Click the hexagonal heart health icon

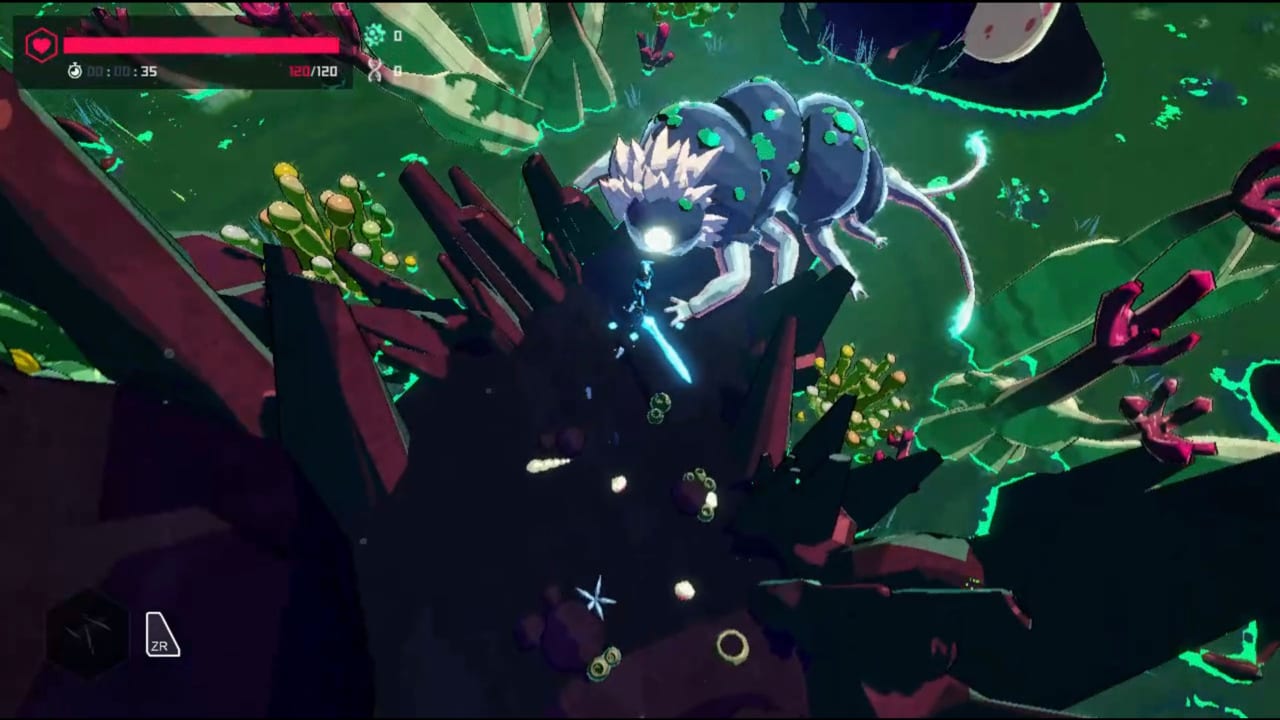41,46
